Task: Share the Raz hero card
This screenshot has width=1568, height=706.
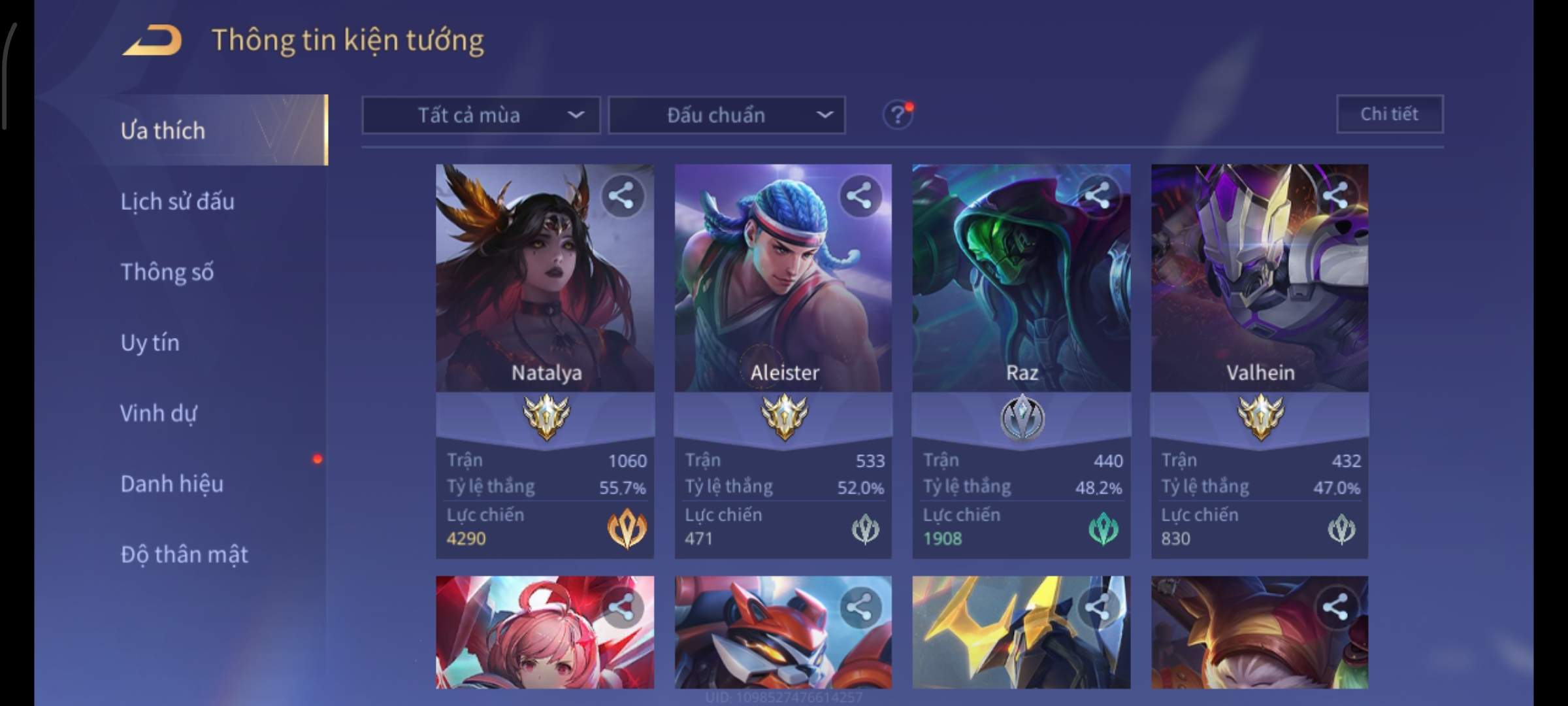Action: click(x=1098, y=195)
